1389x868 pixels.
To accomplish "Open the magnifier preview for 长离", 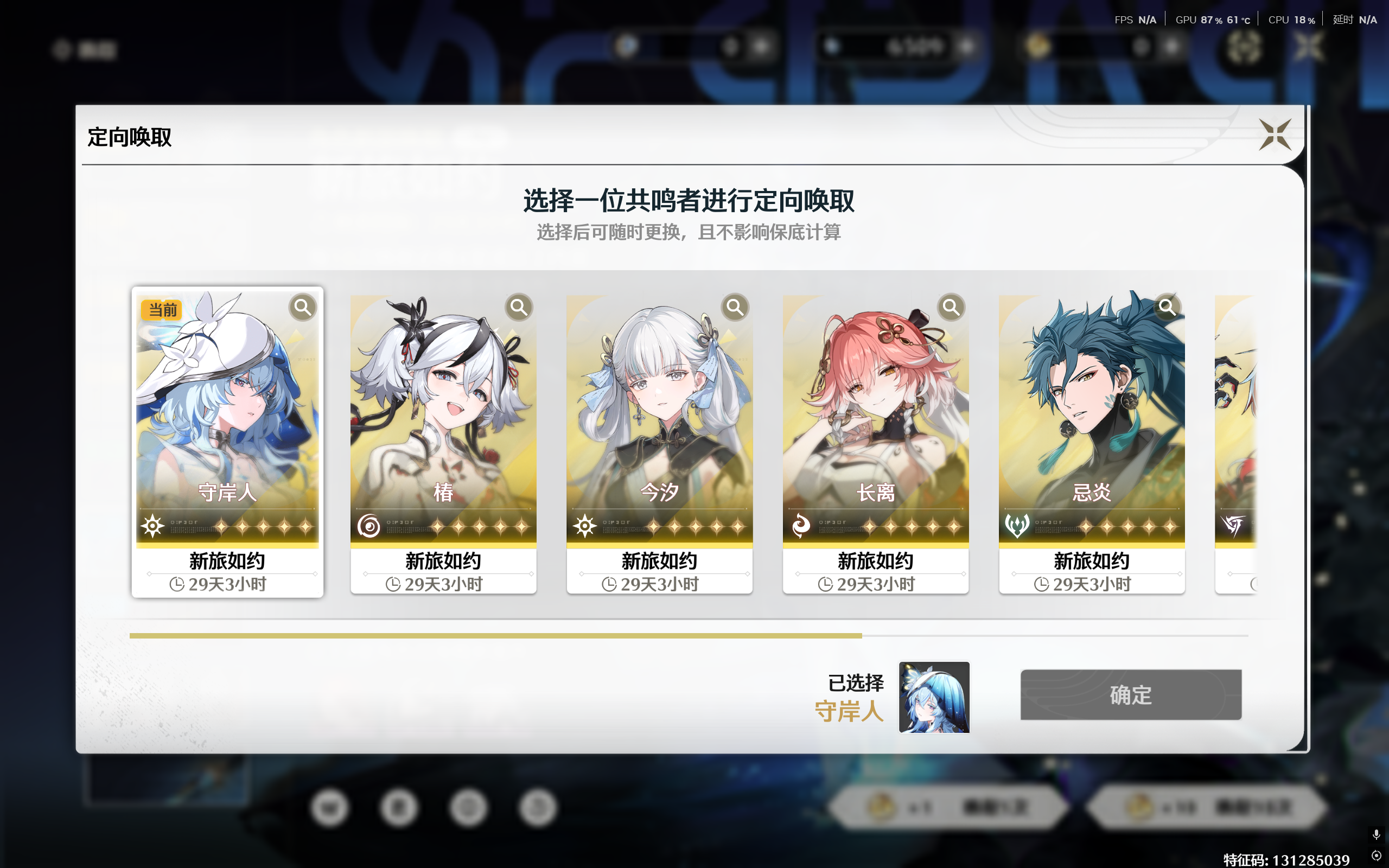I will (951, 307).
